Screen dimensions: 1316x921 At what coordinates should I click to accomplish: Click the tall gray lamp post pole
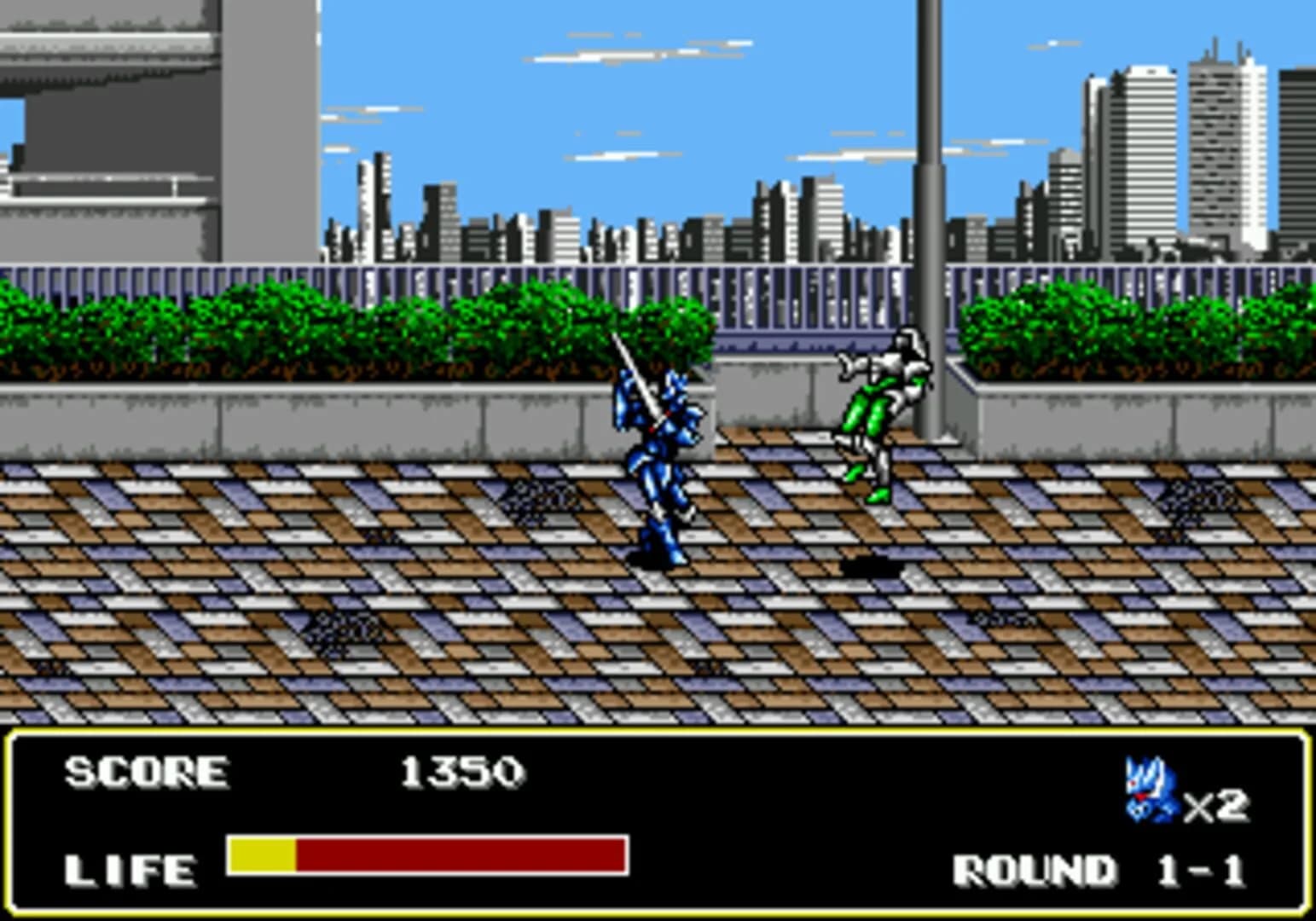click(930, 171)
